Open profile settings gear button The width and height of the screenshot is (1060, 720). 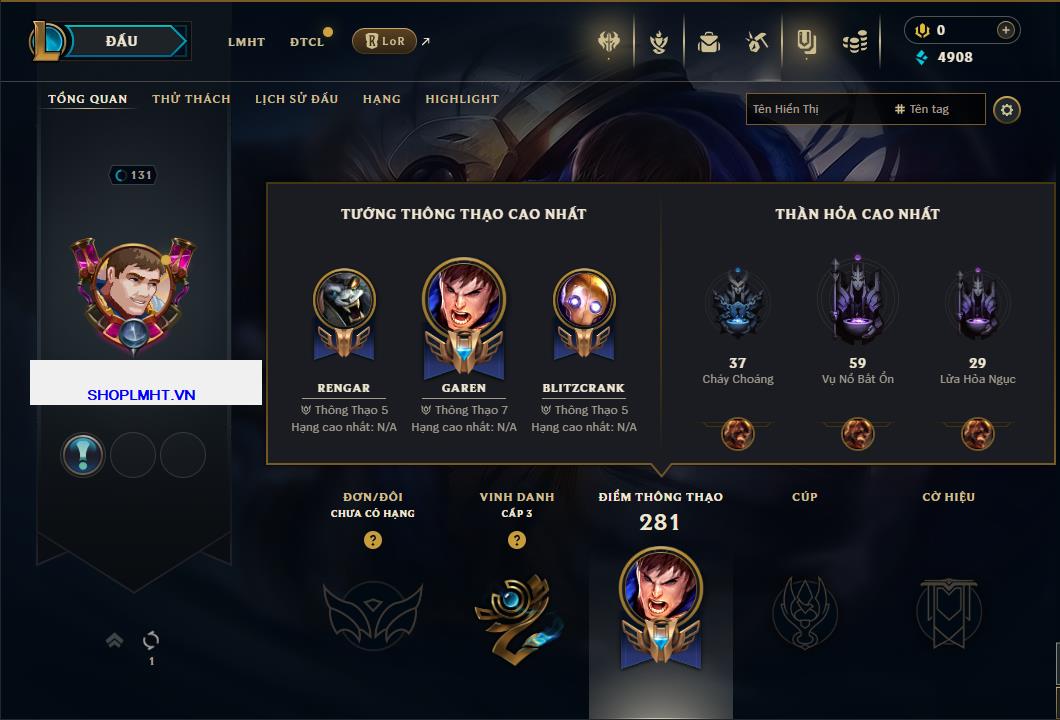pyautogui.click(x=1007, y=109)
